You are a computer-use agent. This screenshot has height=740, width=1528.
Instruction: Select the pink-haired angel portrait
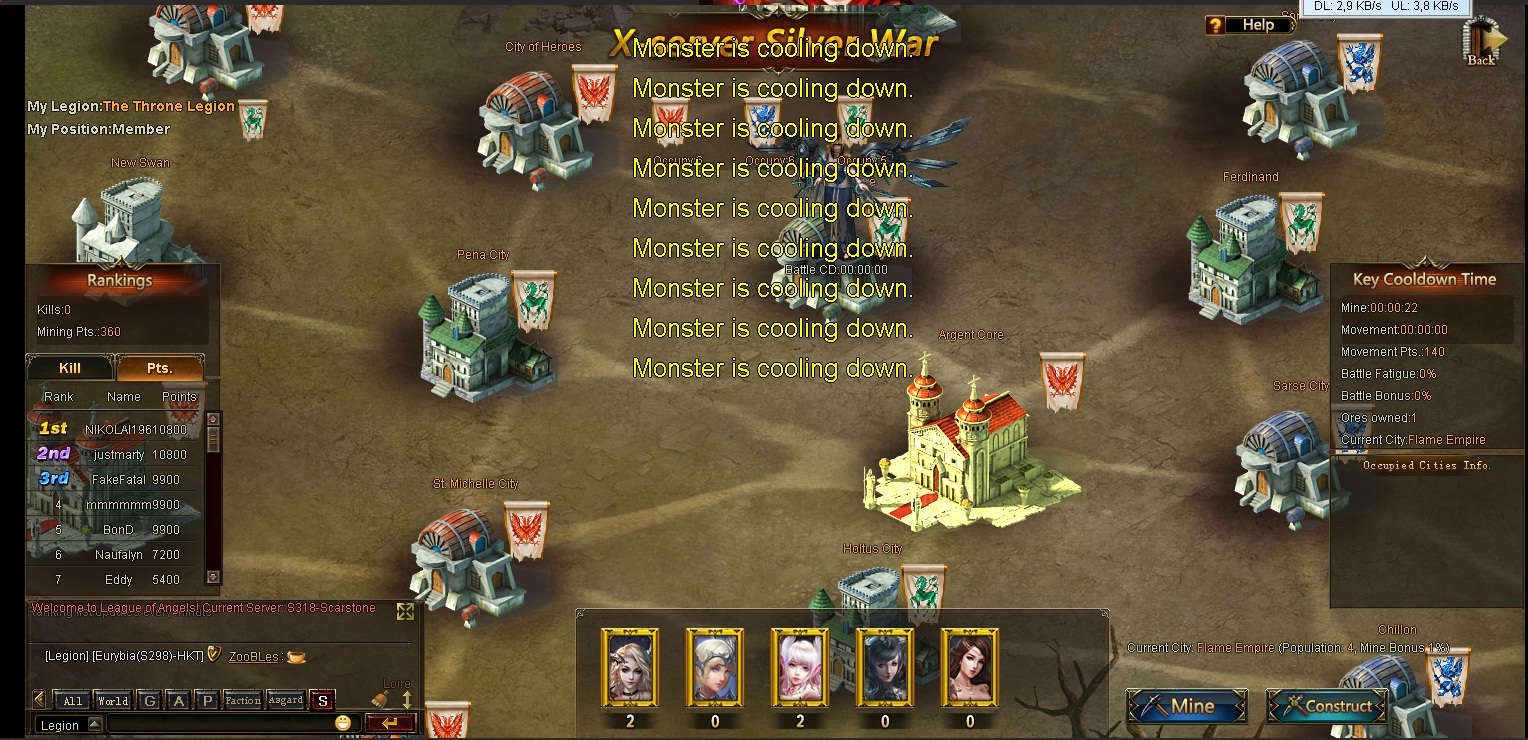(x=800, y=666)
